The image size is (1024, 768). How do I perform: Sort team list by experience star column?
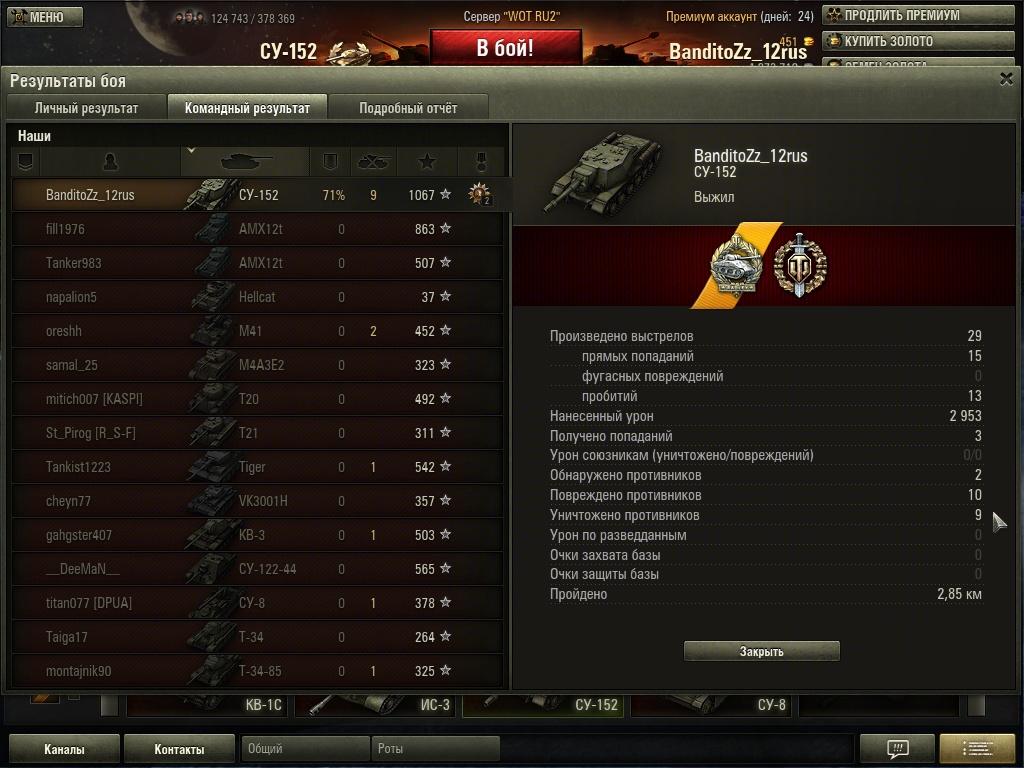(x=427, y=161)
